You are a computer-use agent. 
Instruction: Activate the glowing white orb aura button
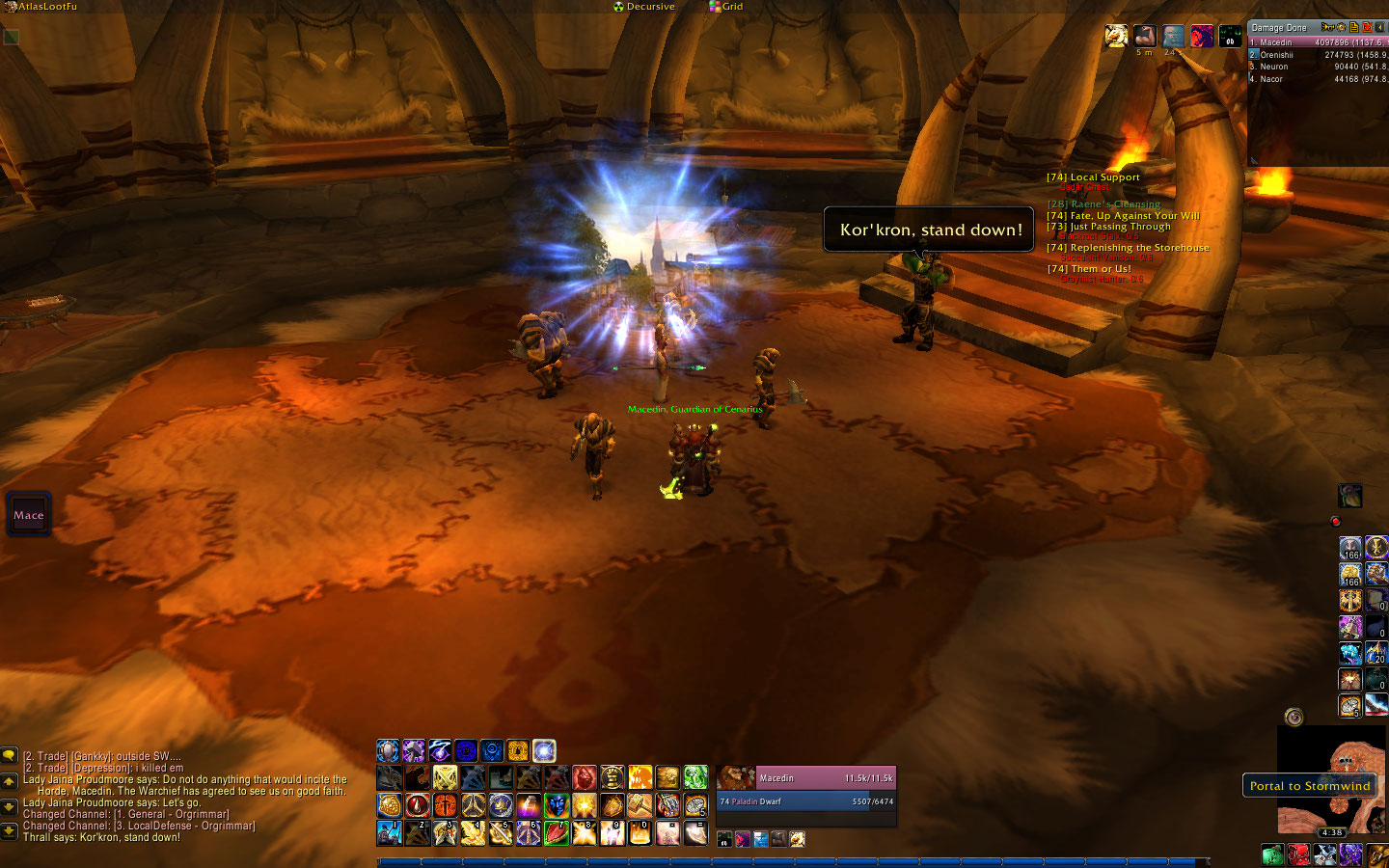tap(544, 750)
